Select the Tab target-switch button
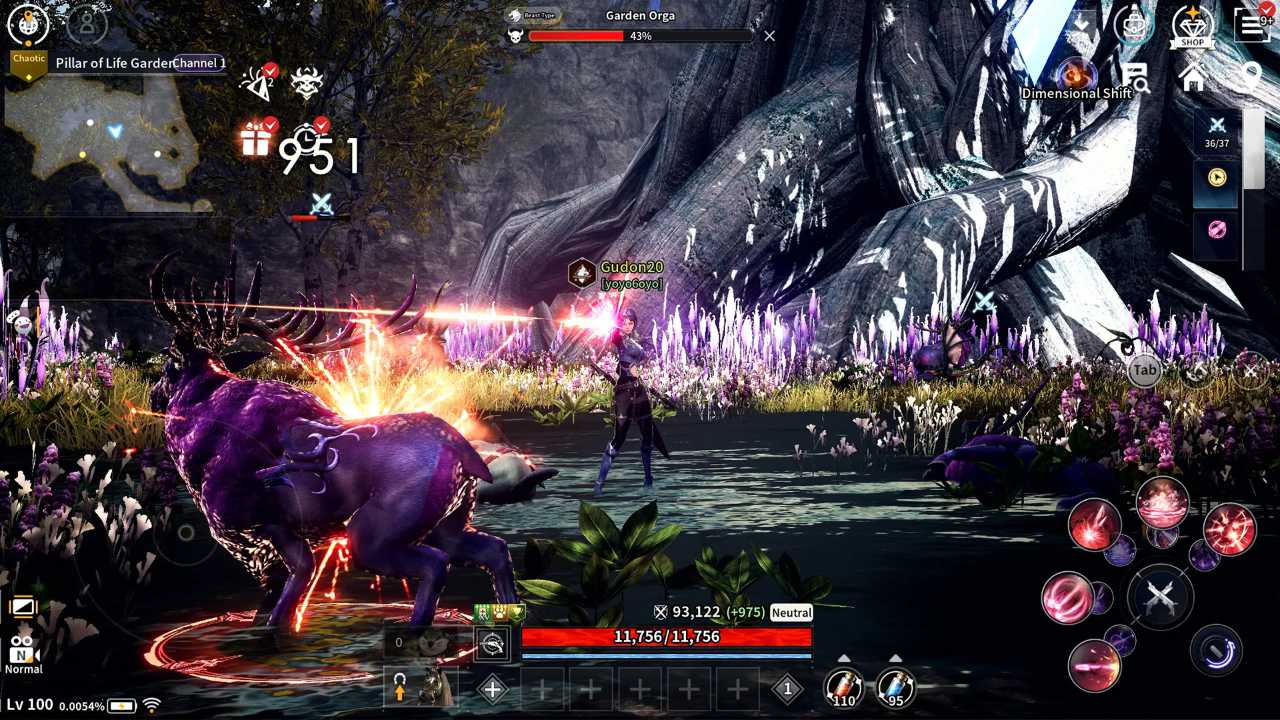The height and width of the screenshot is (720, 1280). (1144, 370)
